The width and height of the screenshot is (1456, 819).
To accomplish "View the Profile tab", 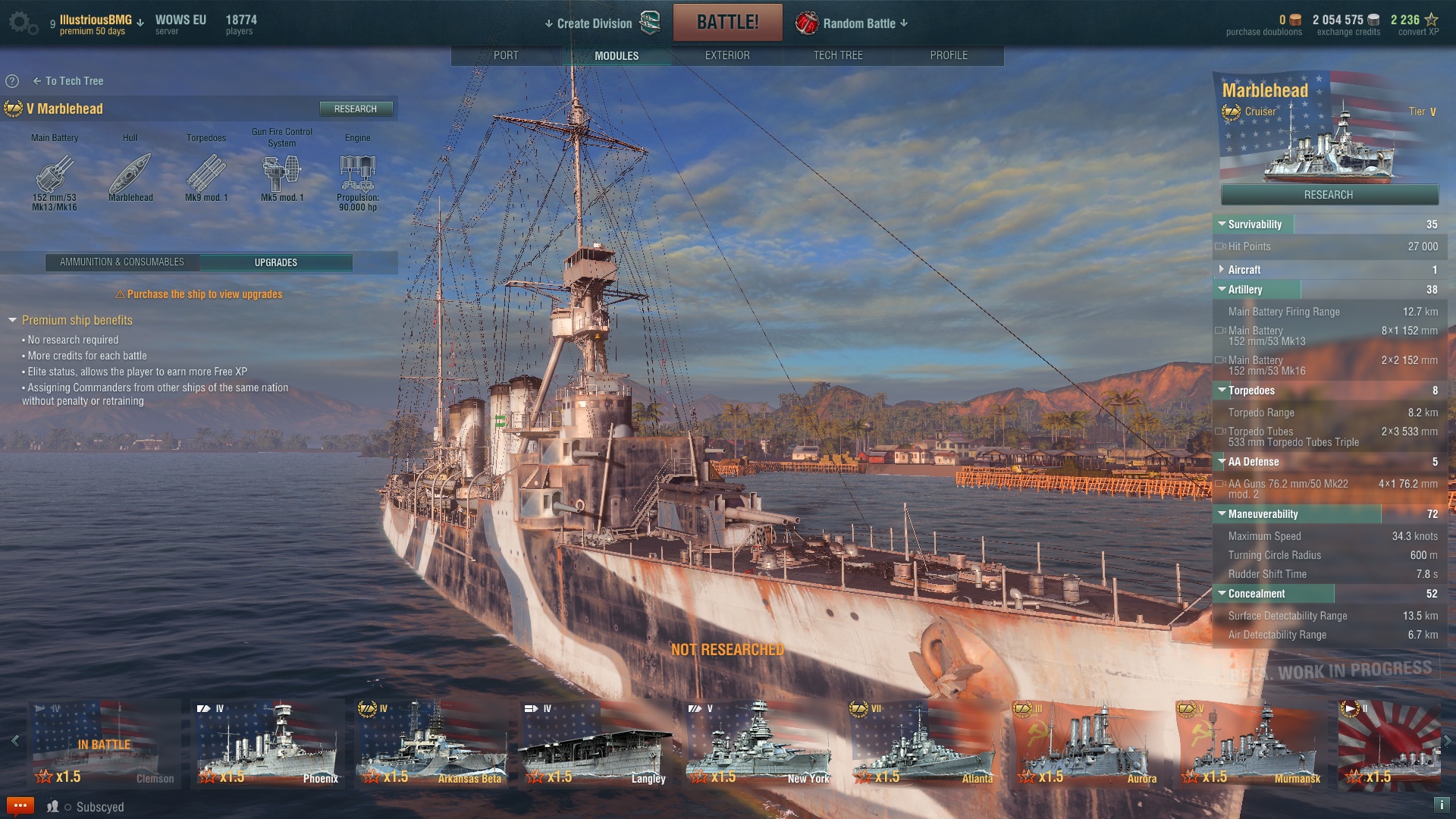I will tap(949, 55).
